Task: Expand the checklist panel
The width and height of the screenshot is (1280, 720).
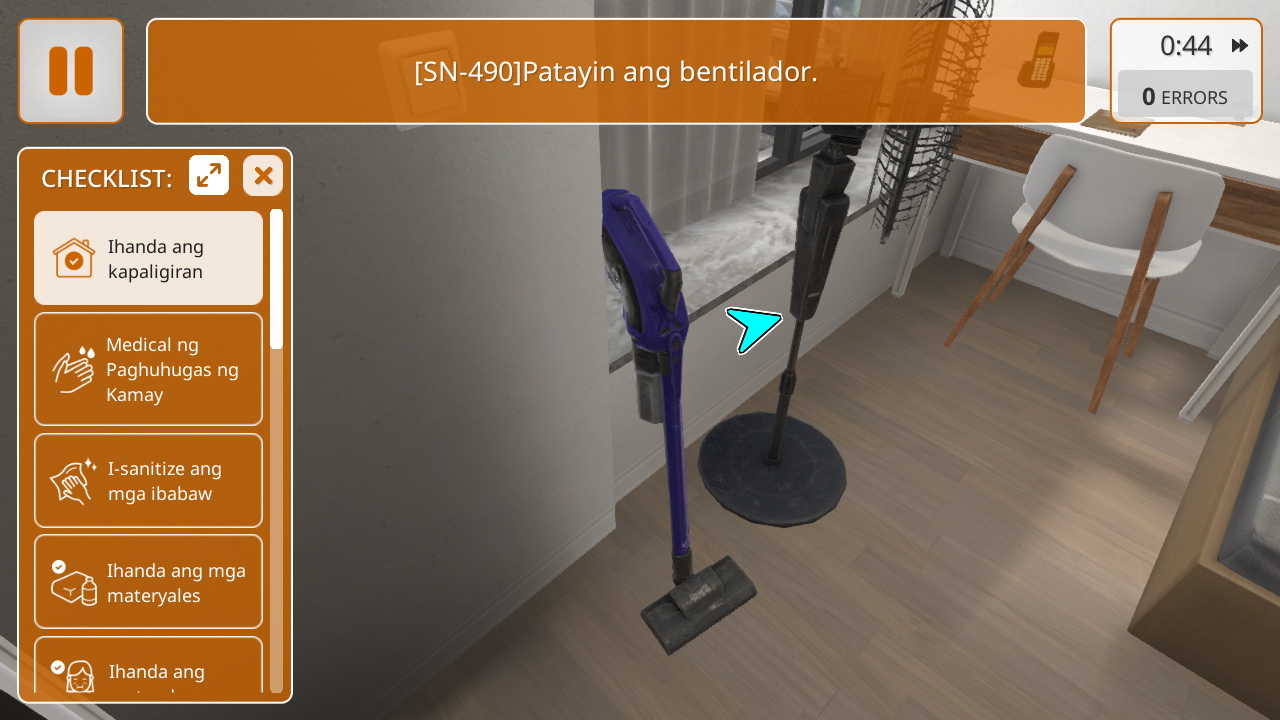Action: point(209,176)
